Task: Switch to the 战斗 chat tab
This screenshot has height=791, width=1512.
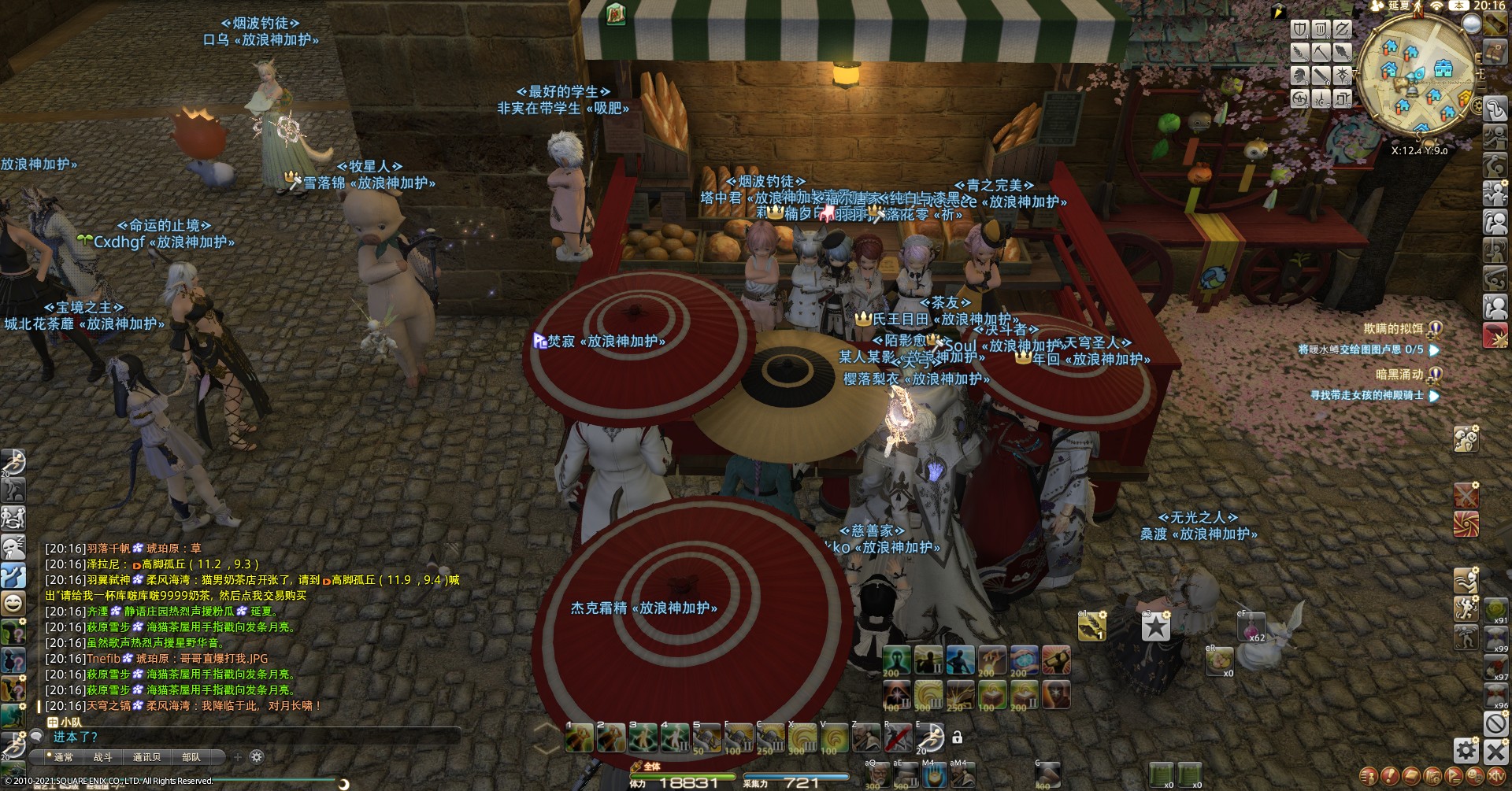Action: coord(102,757)
